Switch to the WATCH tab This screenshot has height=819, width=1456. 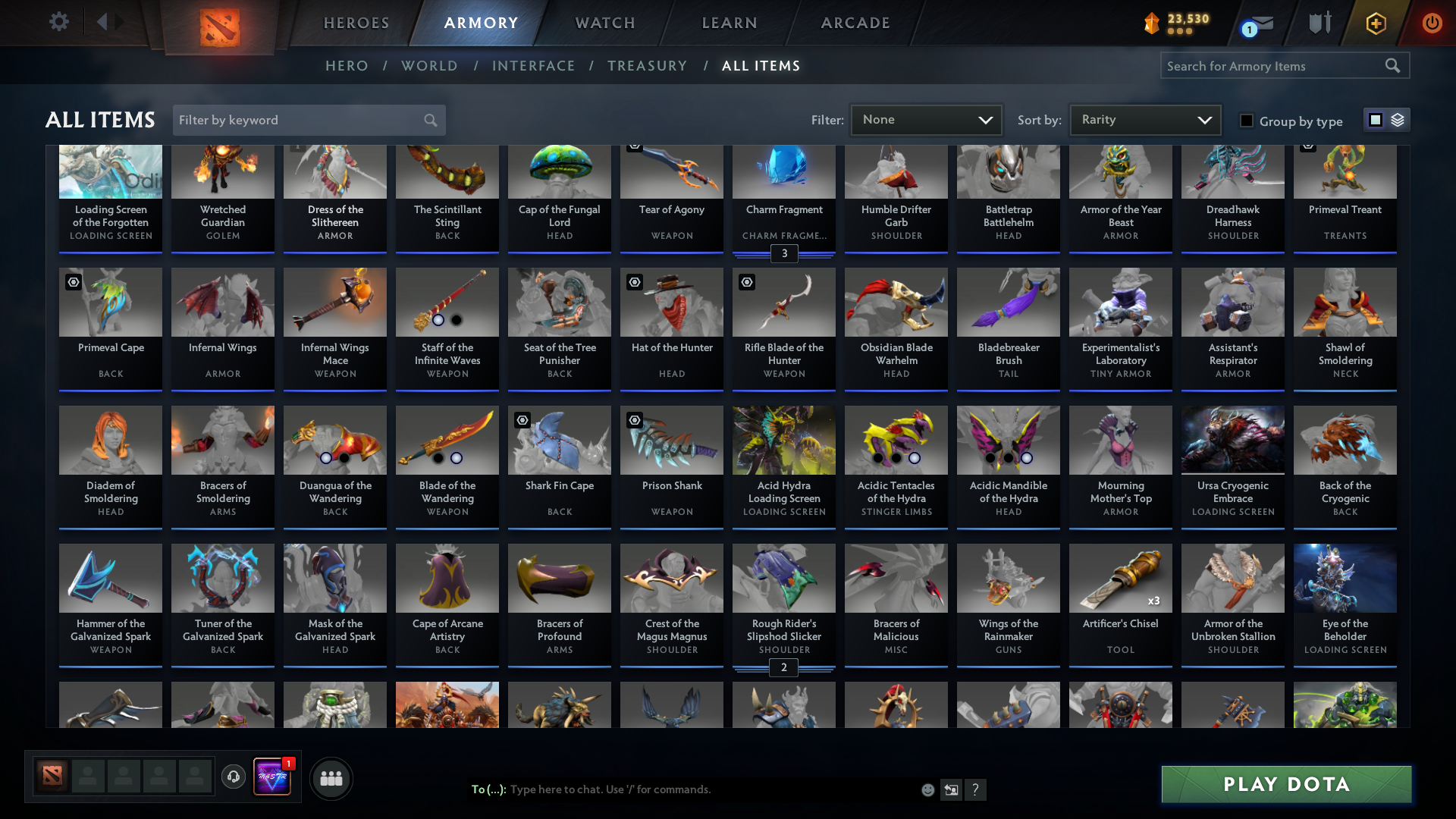pyautogui.click(x=604, y=23)
